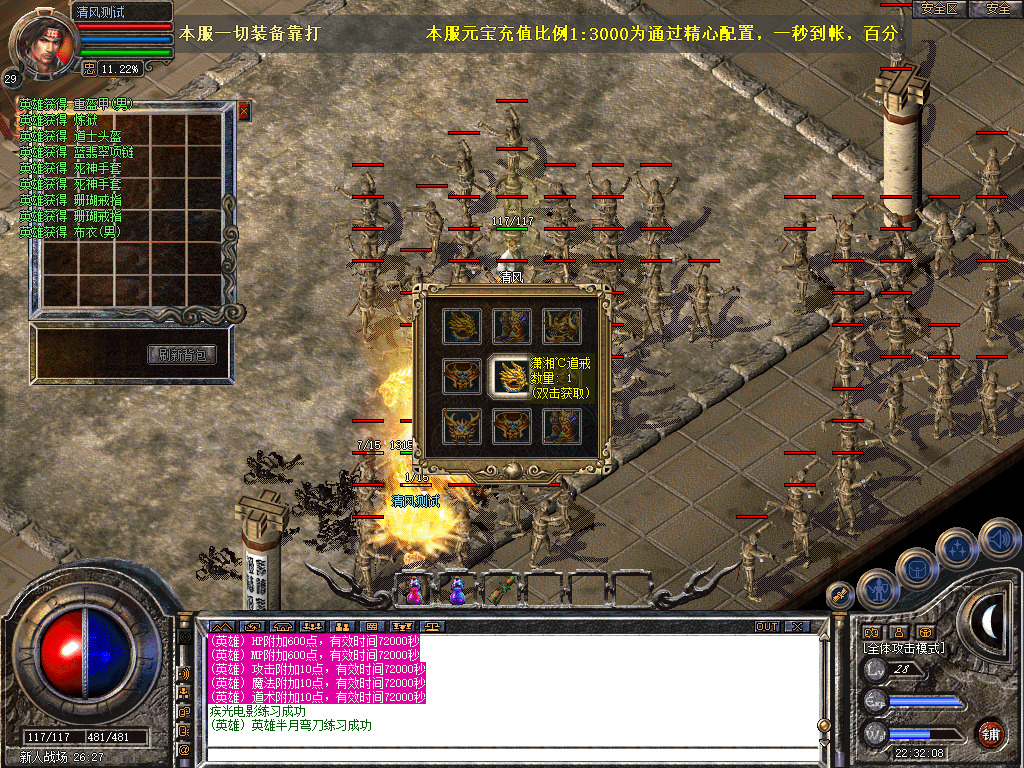Image resolution: width=1024 pixels, height=768 pixels.
Task: Close the chat window with X
Action: pyautogui.click(x=797, y=627)
